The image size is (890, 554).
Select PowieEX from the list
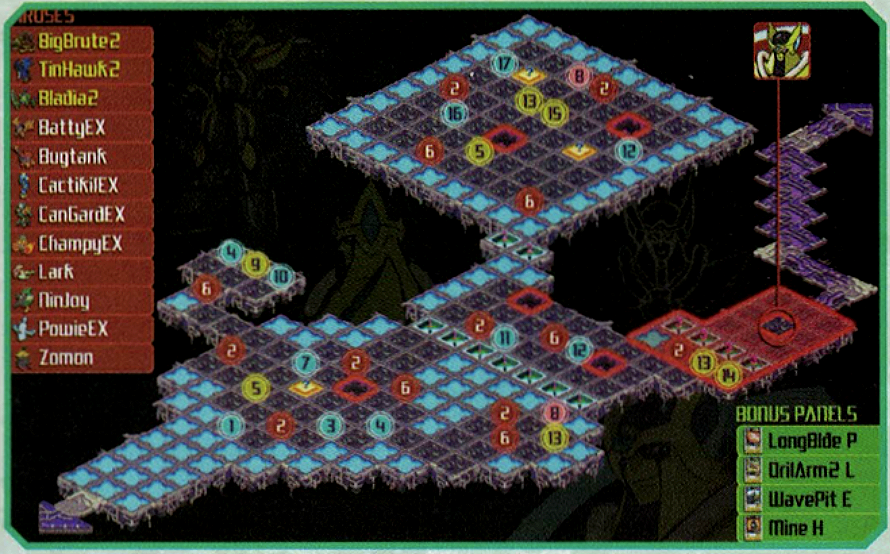(81, 328)
